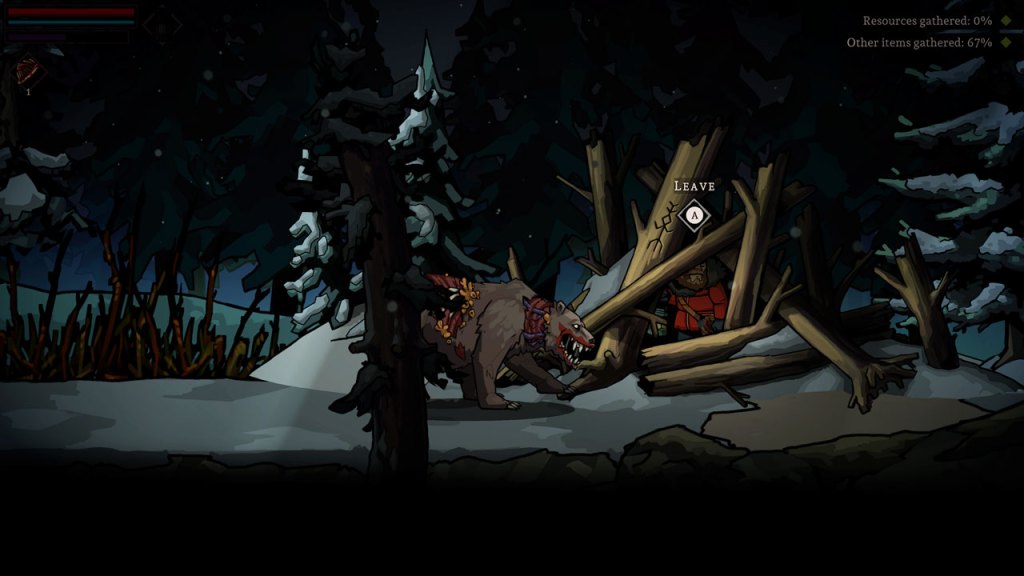
Task: Open the Other items gathered tracker
Action: tap(919, 43)
